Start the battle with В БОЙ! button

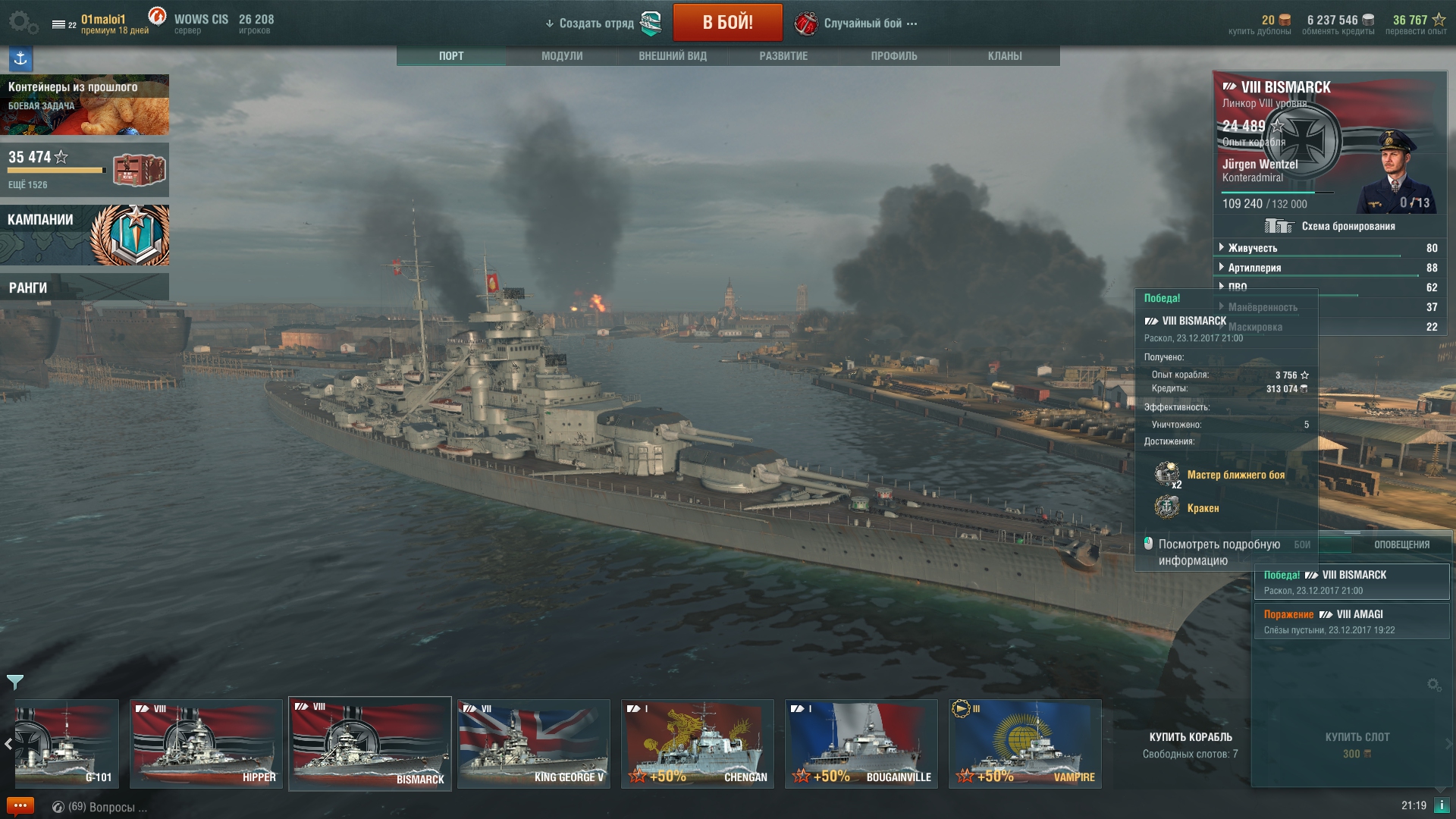click(x=727, y=23)
